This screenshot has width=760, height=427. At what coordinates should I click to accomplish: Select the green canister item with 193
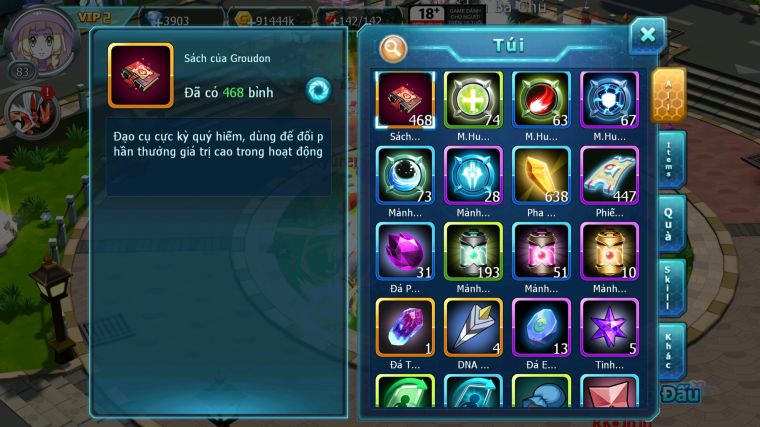pos(473,251)
